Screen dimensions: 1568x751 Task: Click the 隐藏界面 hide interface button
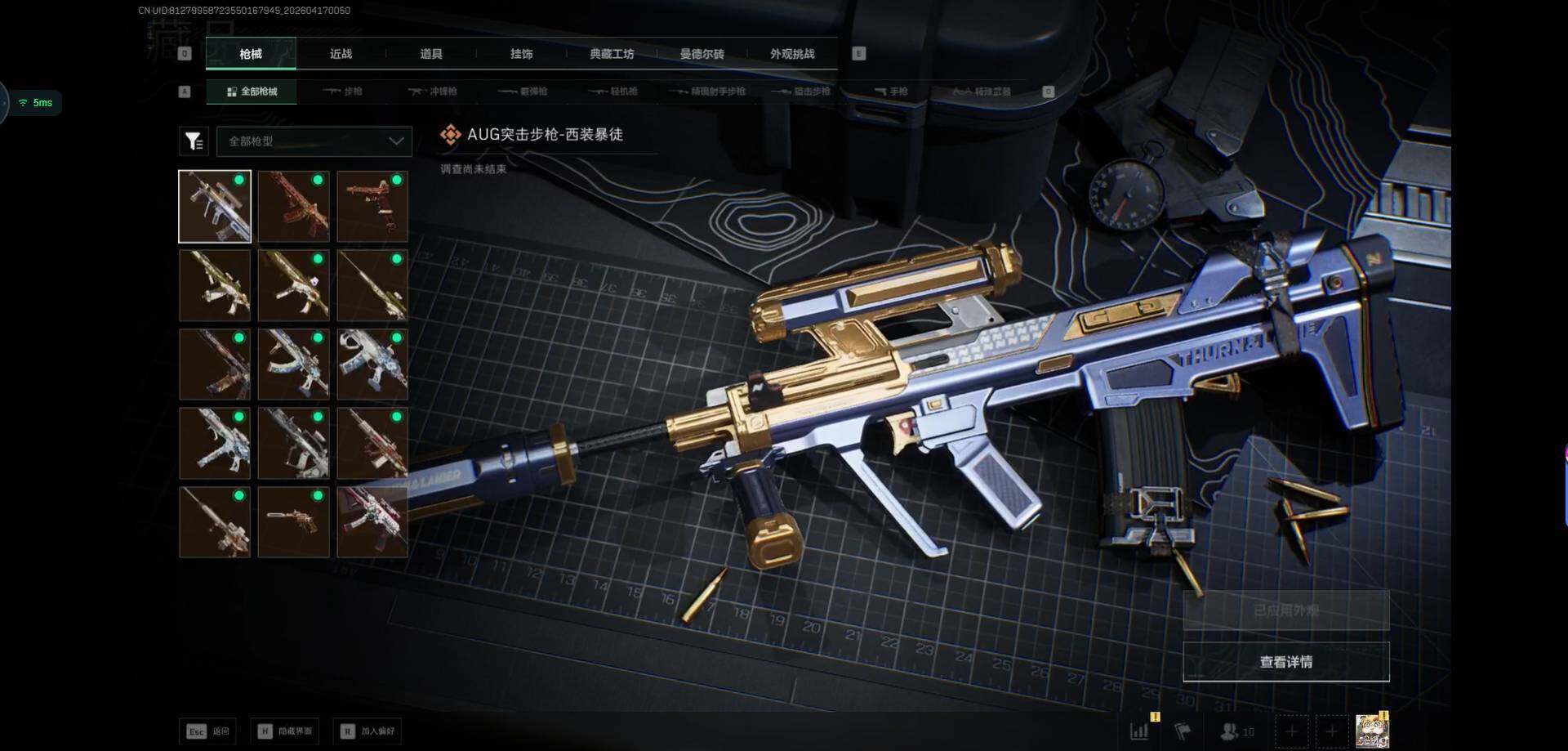[285, 731]
